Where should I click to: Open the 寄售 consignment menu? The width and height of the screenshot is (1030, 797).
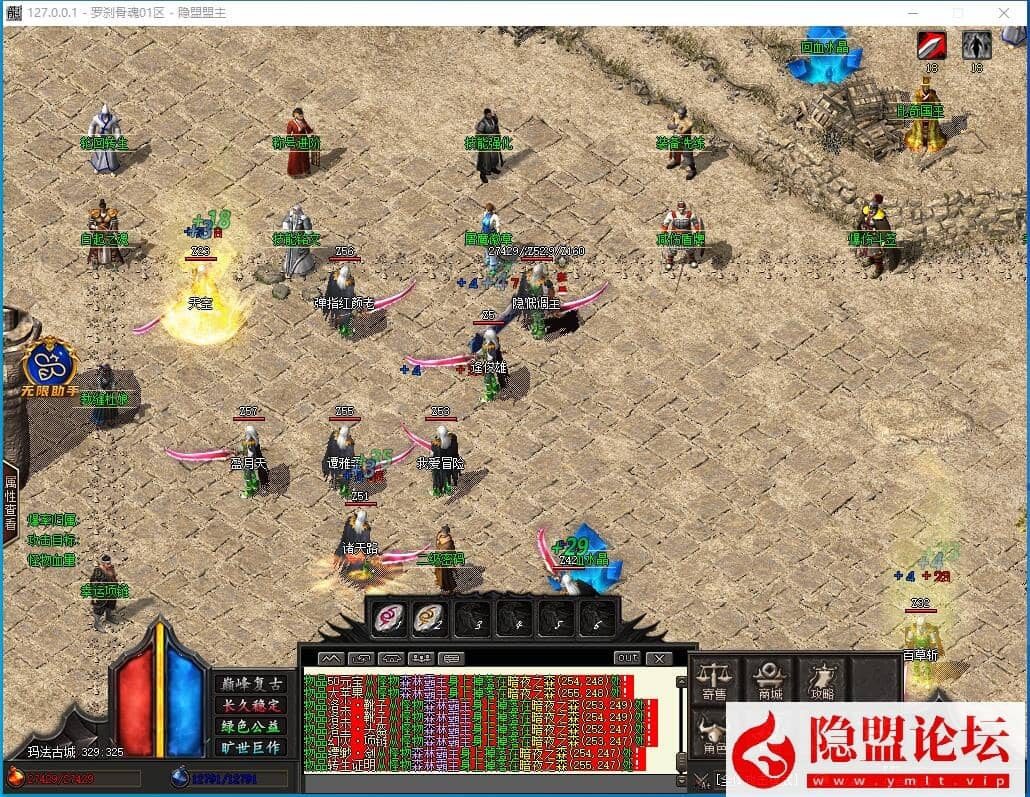(714, 681)
